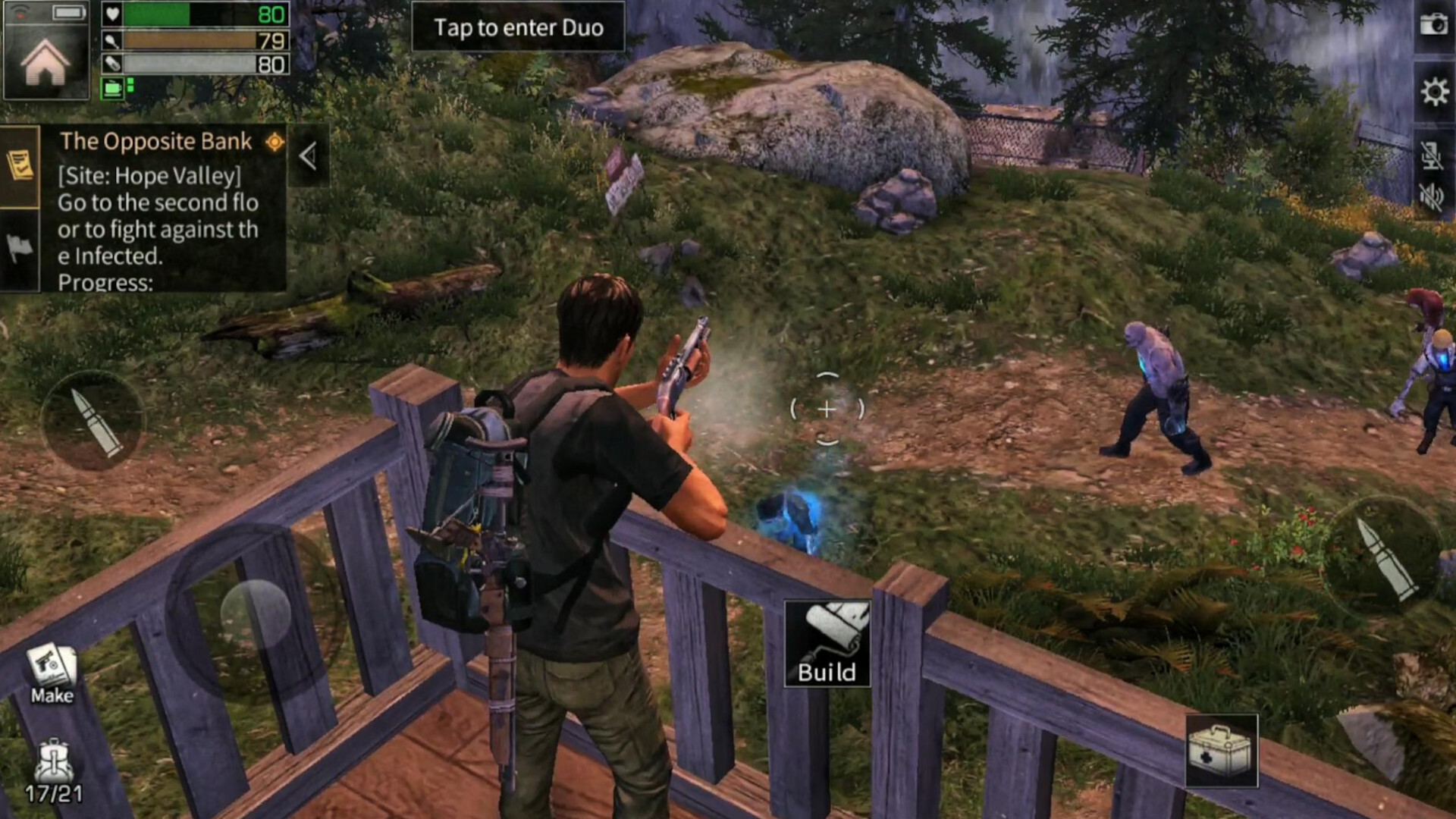Toggle the muted microphone icon

pyautogui.click(x=1431, y=155)
